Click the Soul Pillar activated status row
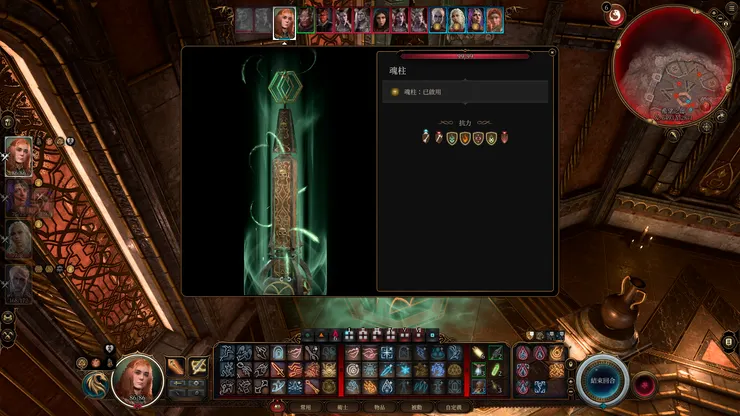The image size is (740, 416). pos(465,92)
